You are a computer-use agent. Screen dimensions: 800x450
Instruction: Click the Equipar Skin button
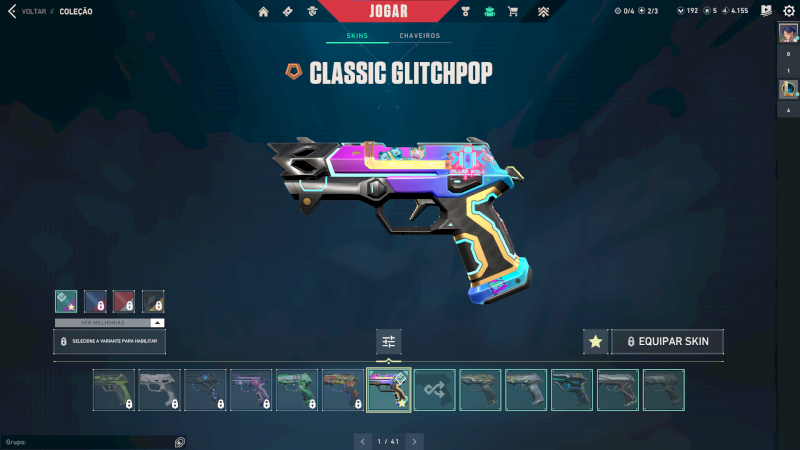[x=667, y=342]
